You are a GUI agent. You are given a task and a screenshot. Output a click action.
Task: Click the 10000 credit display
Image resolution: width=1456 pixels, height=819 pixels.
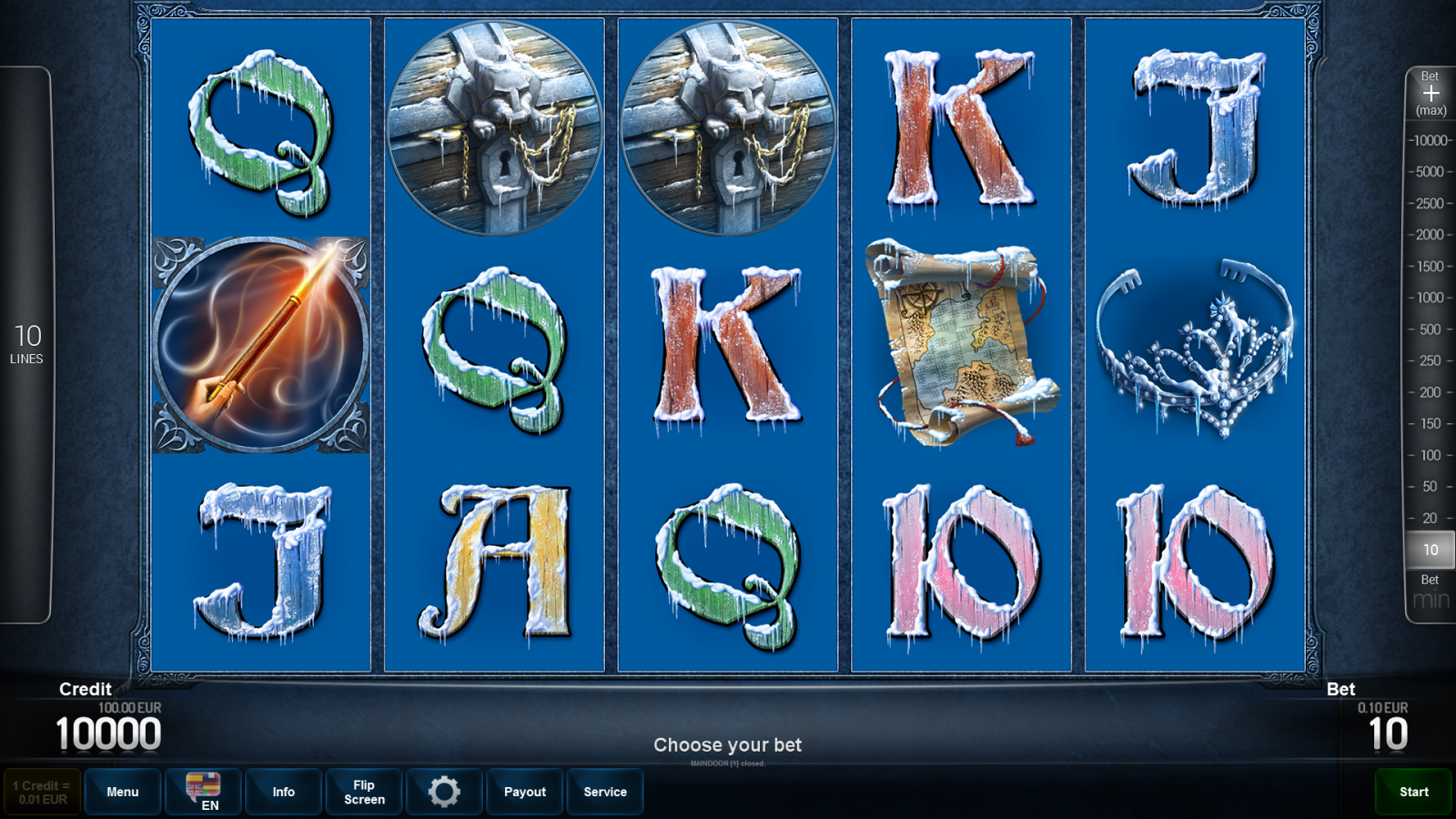[x=109, y=730]
